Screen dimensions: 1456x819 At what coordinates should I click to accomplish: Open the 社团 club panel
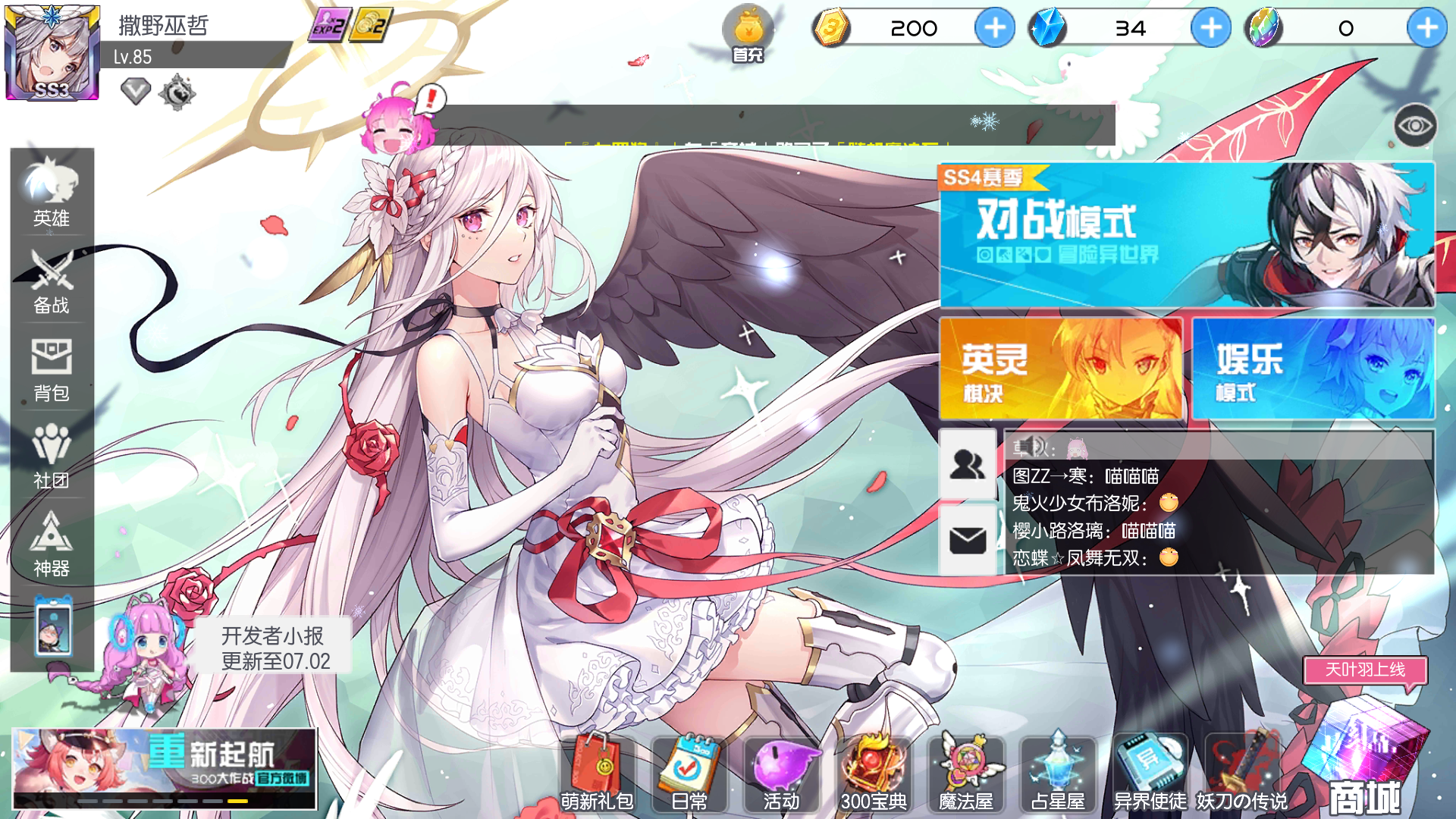coord(51,458)
